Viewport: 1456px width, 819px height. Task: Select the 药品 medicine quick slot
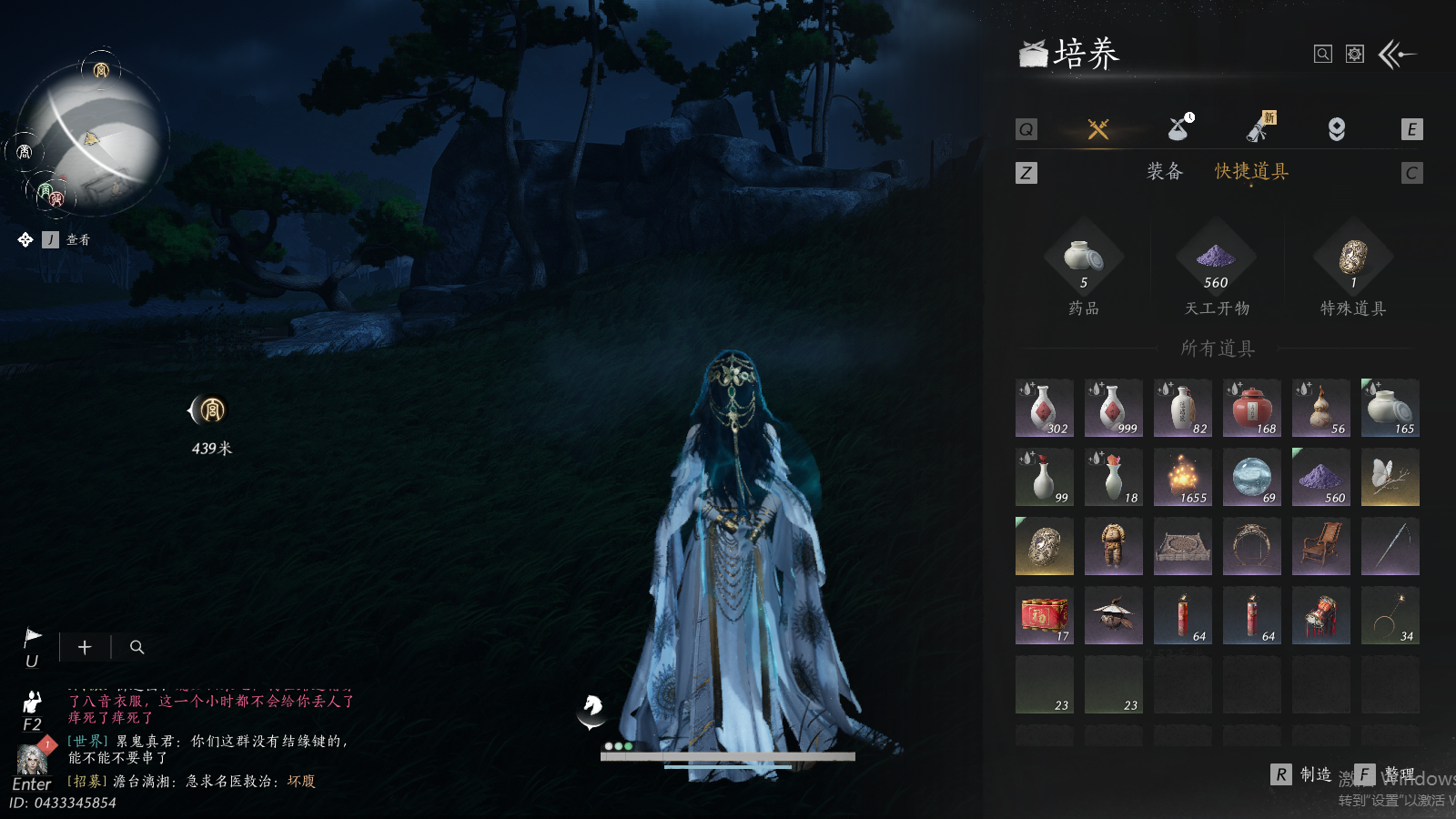pos(1083,258)
